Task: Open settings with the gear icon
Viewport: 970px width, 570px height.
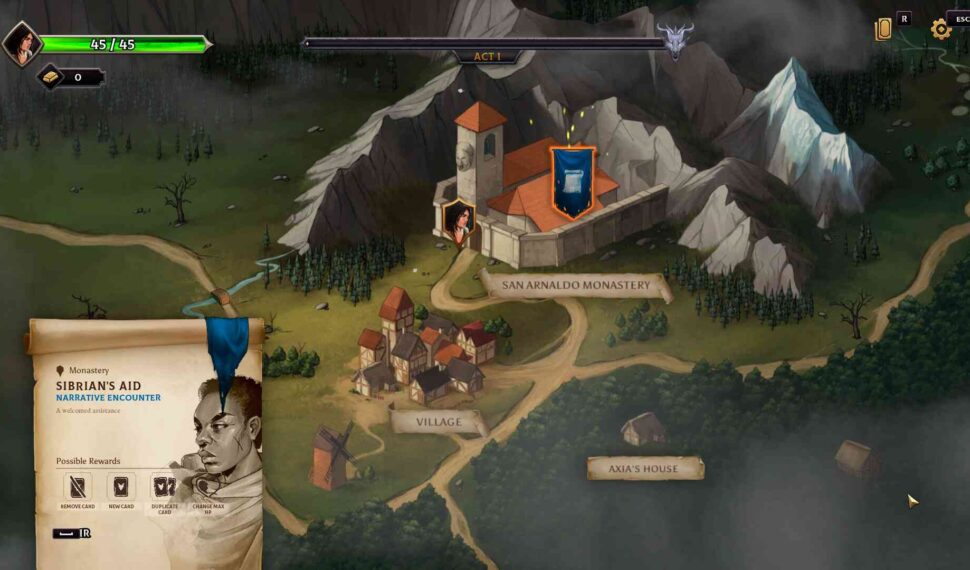Action: [x=940, y=29]
